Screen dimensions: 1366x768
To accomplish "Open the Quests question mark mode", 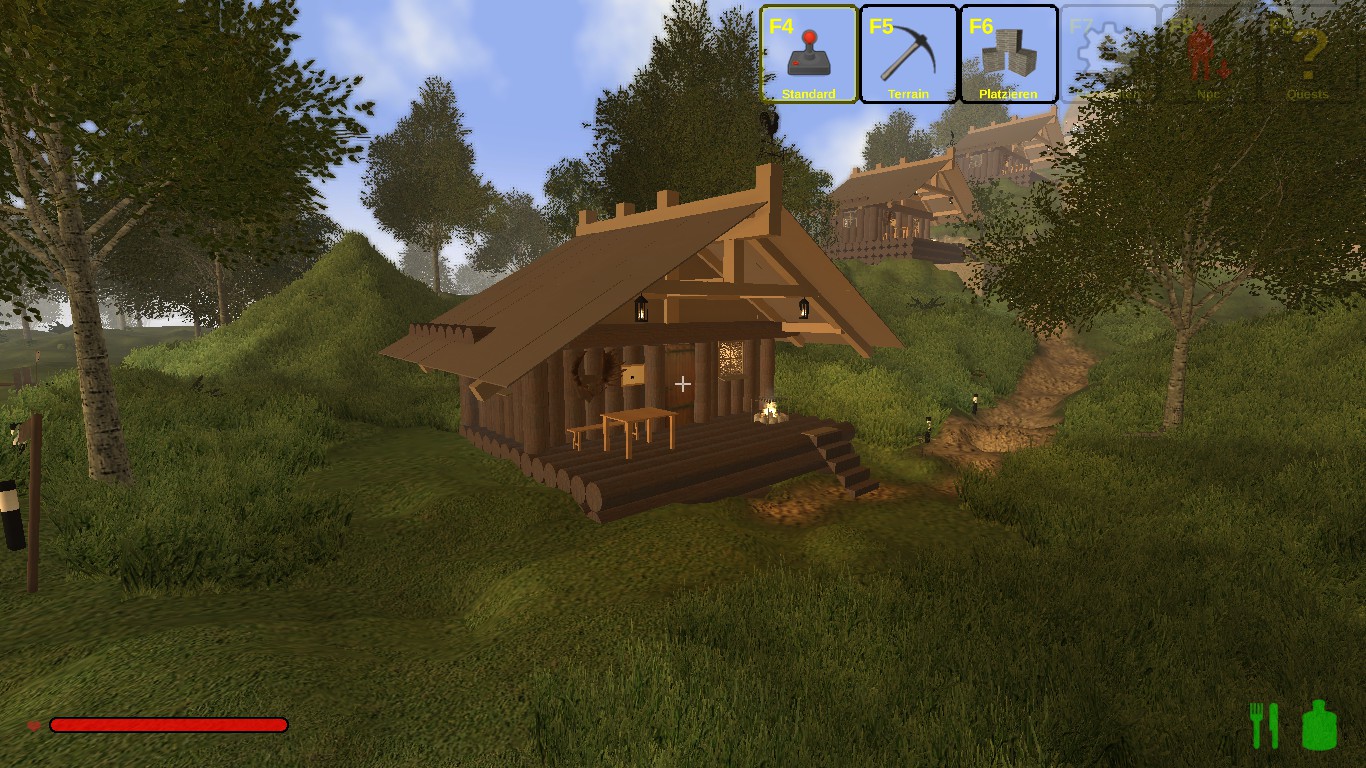I will pos(1308,54).
